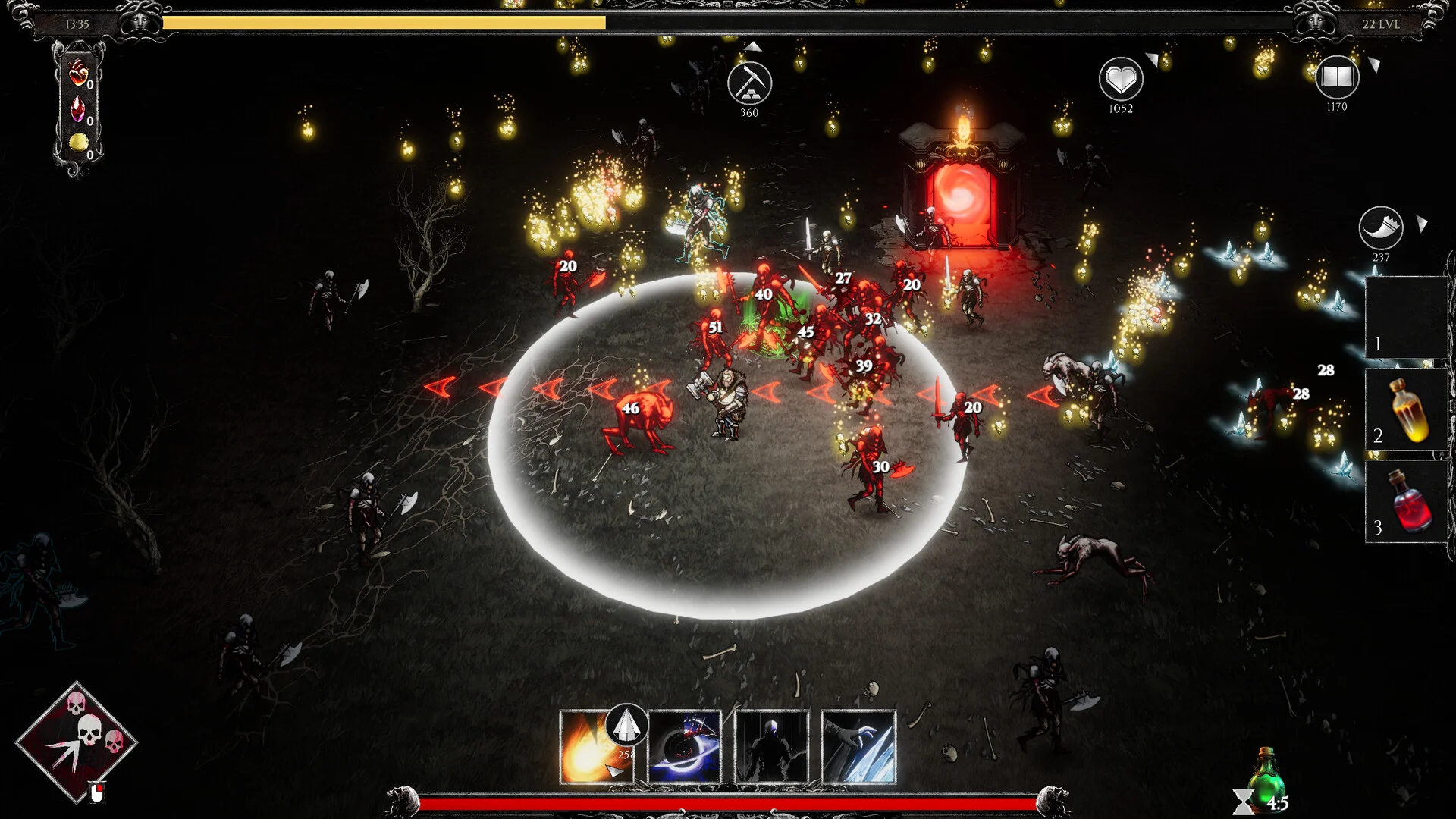The image size is (1456, 819).
Task: Use the yellow potion in slot 2
Action: coord(1407,410)
